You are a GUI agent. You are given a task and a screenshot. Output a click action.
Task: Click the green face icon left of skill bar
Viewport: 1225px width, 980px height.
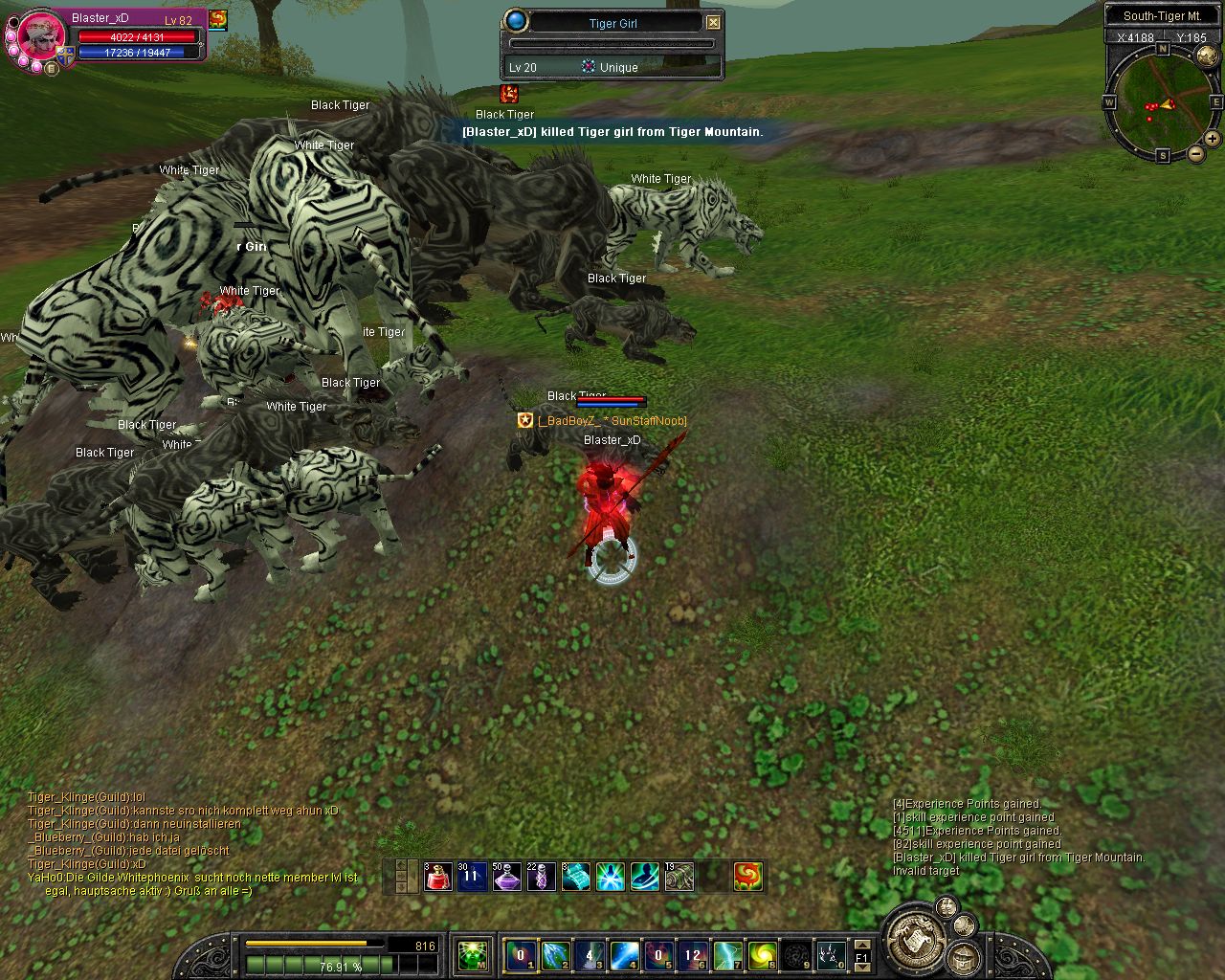click(x=472, y=955)
